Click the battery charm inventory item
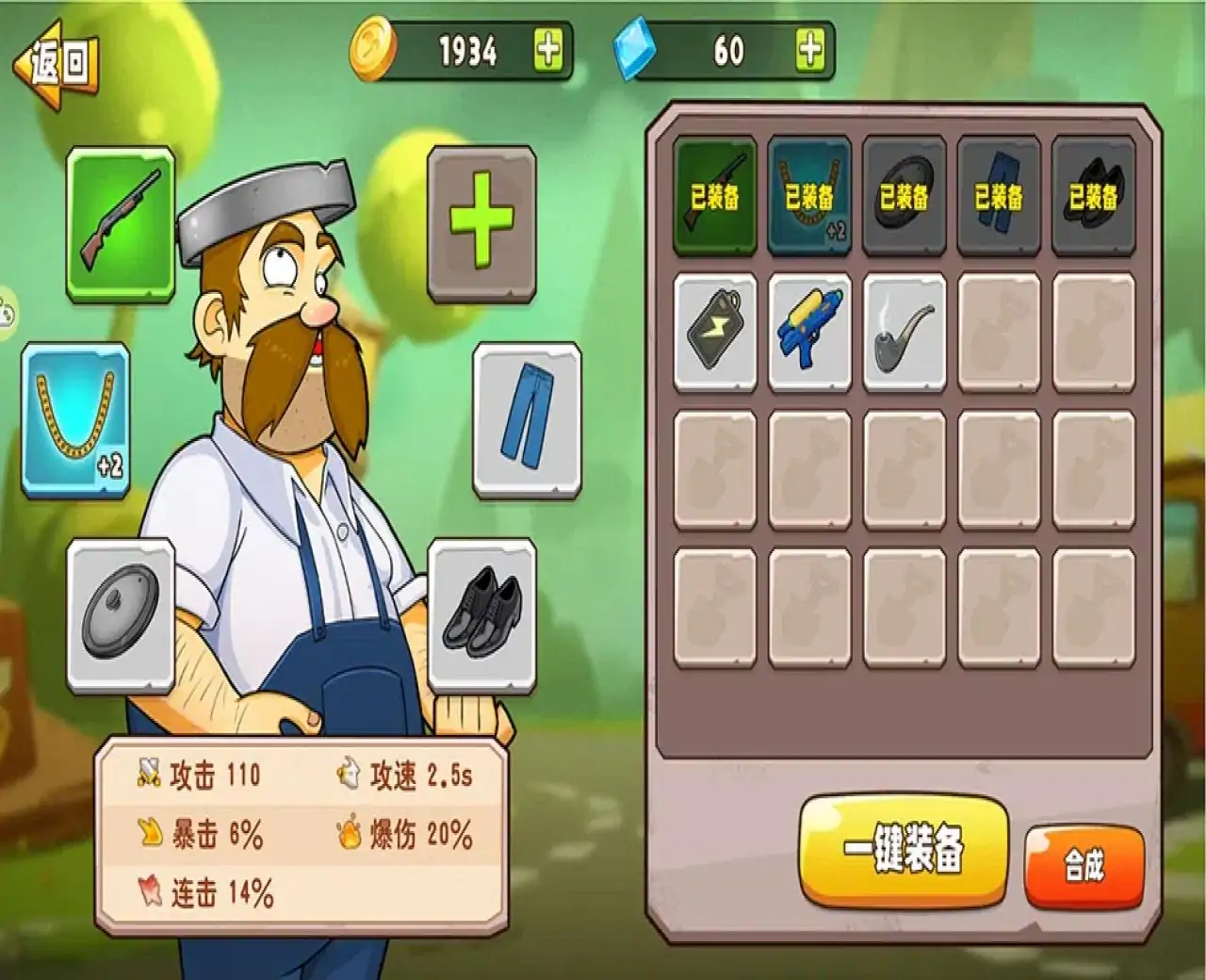 [x=716, y=332]
